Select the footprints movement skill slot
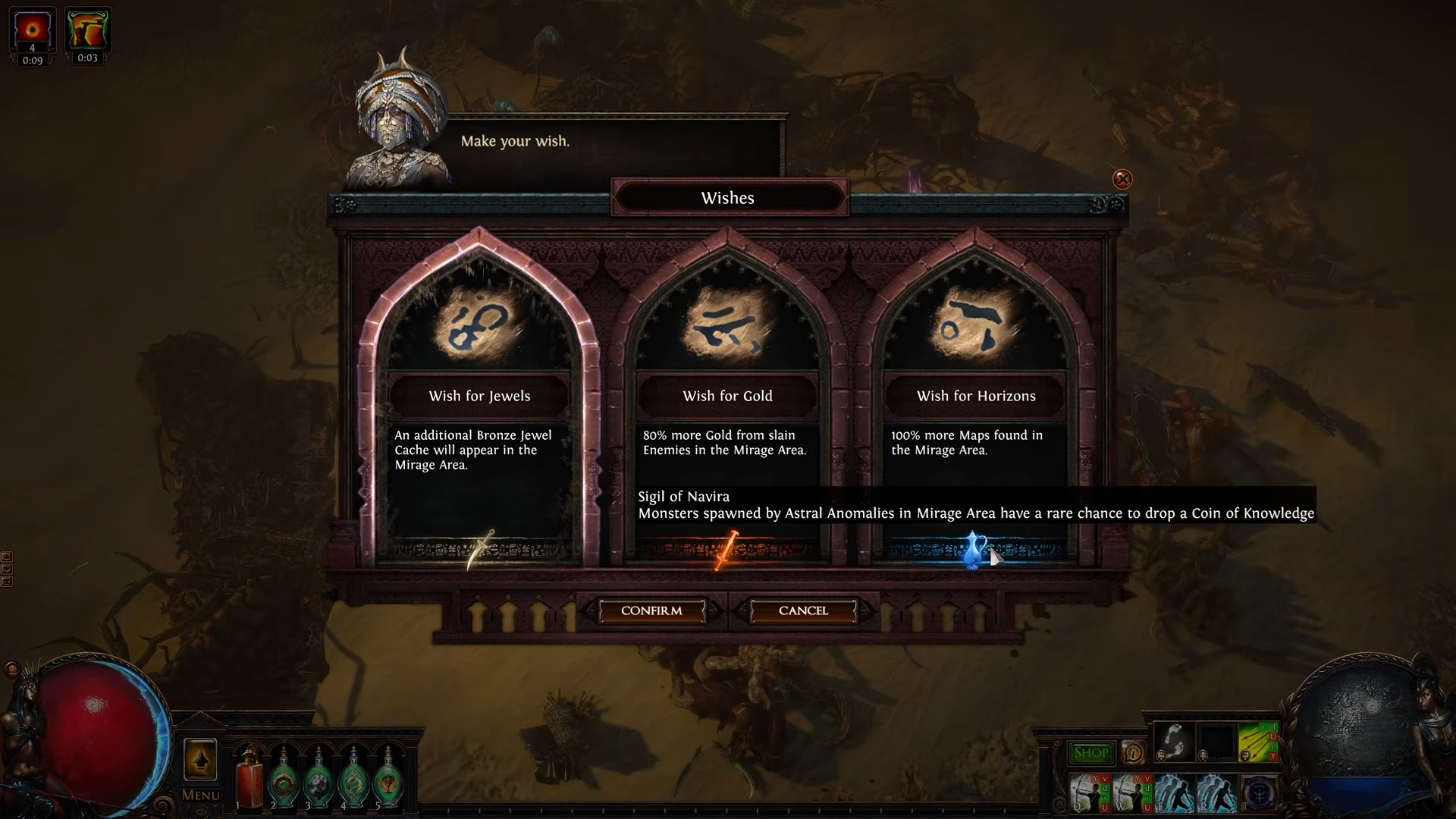Image resolution: width=1456 pixels, height=819 pixels. pos(1173,741)
